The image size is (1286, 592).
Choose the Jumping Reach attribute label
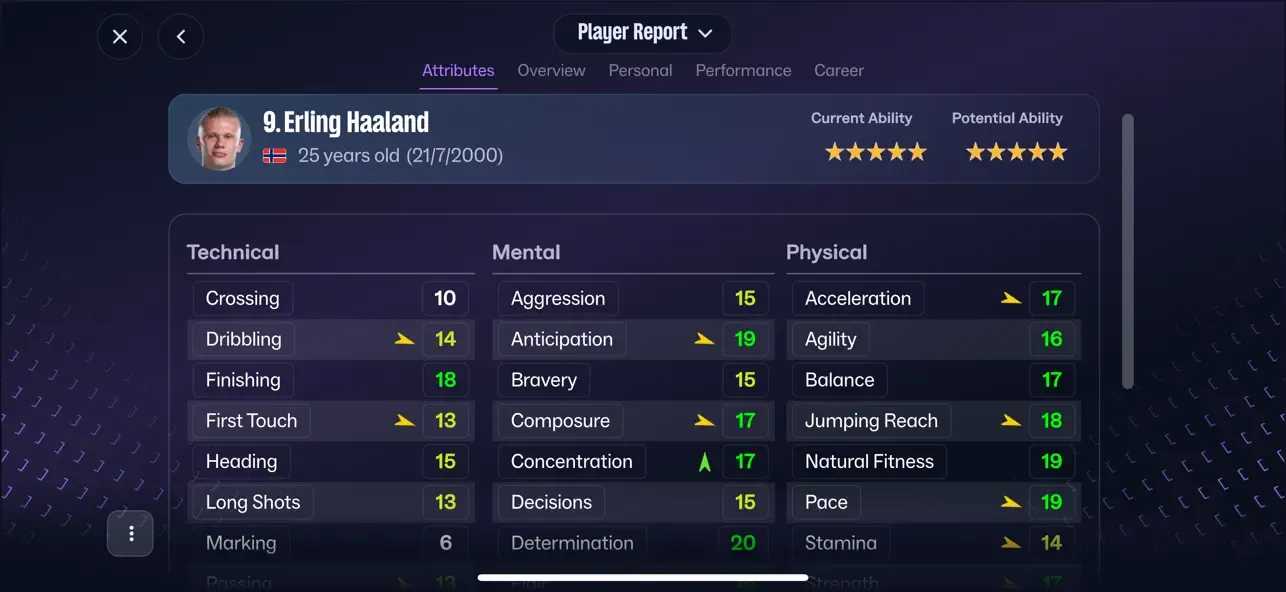pos(871,421)
